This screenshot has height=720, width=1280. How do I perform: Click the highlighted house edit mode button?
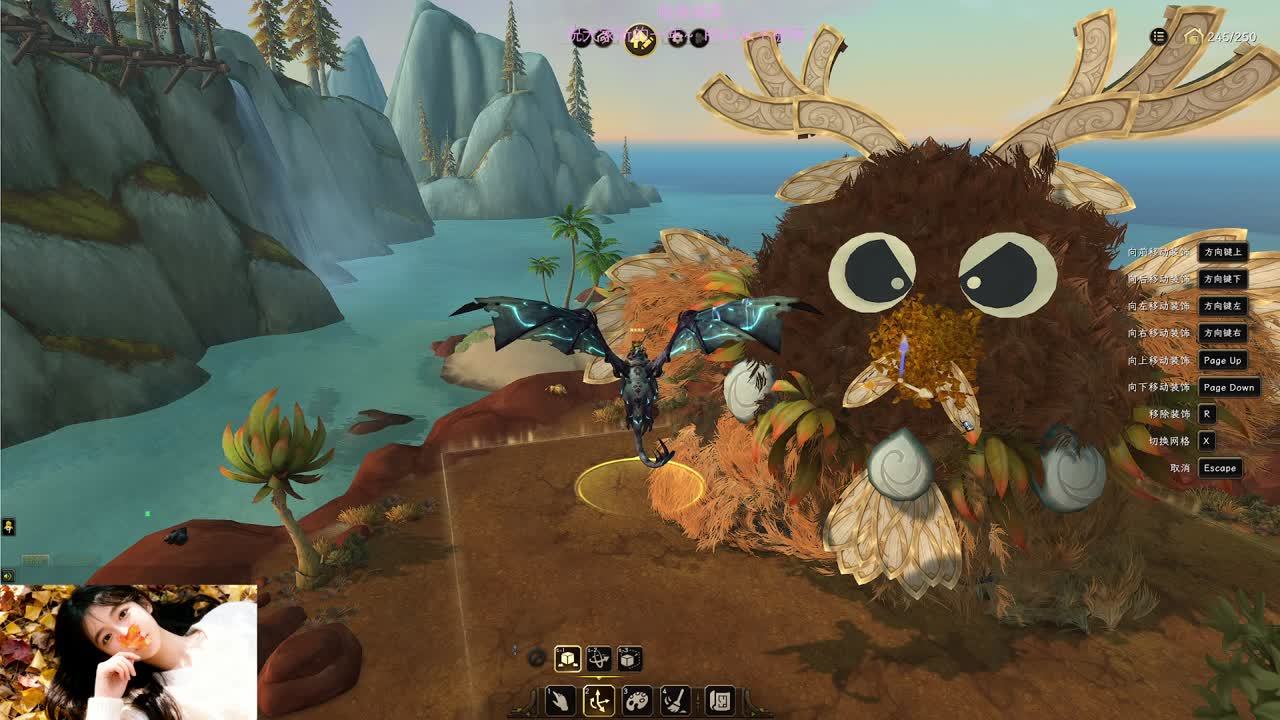click(x=640, y=39)
